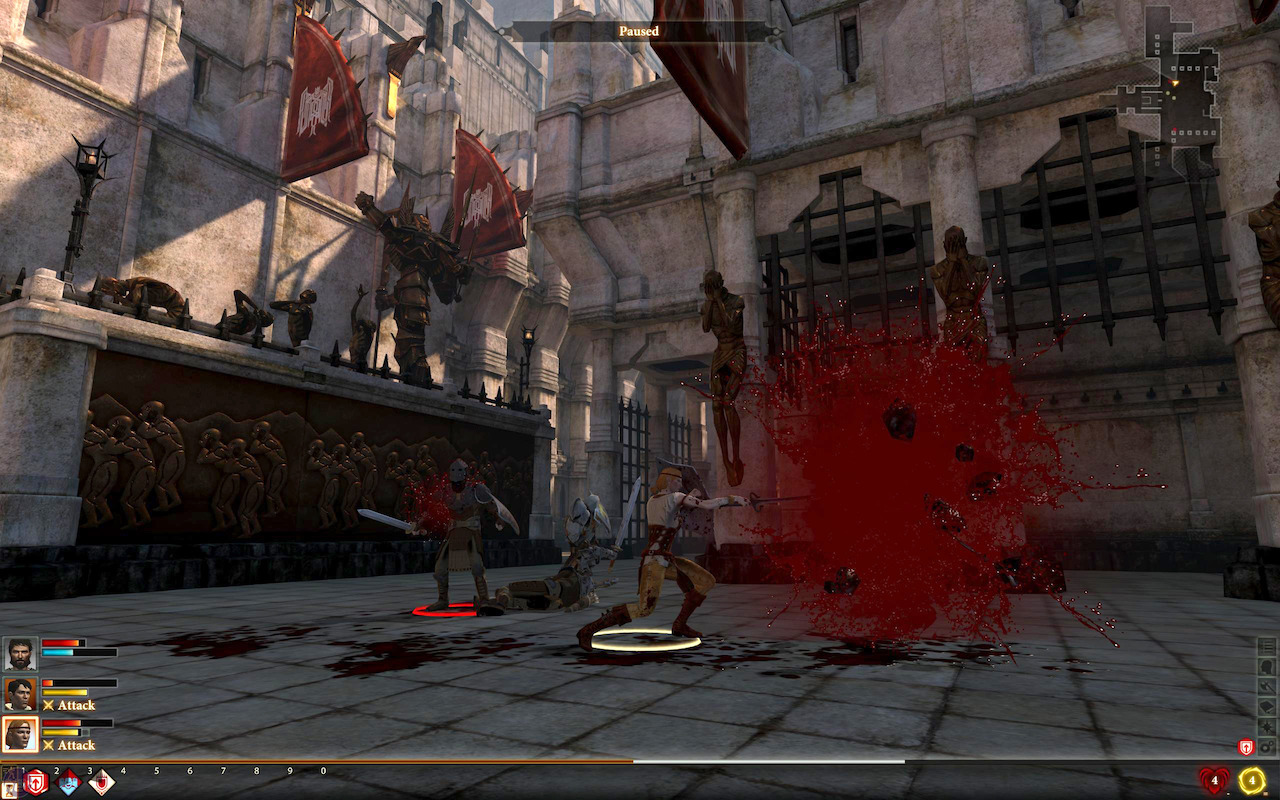Image resolution: width=1280 pixels, height=800 pixels.
Task: Select the dark-haired companion portrait
Action: click(x=20, y=694)
